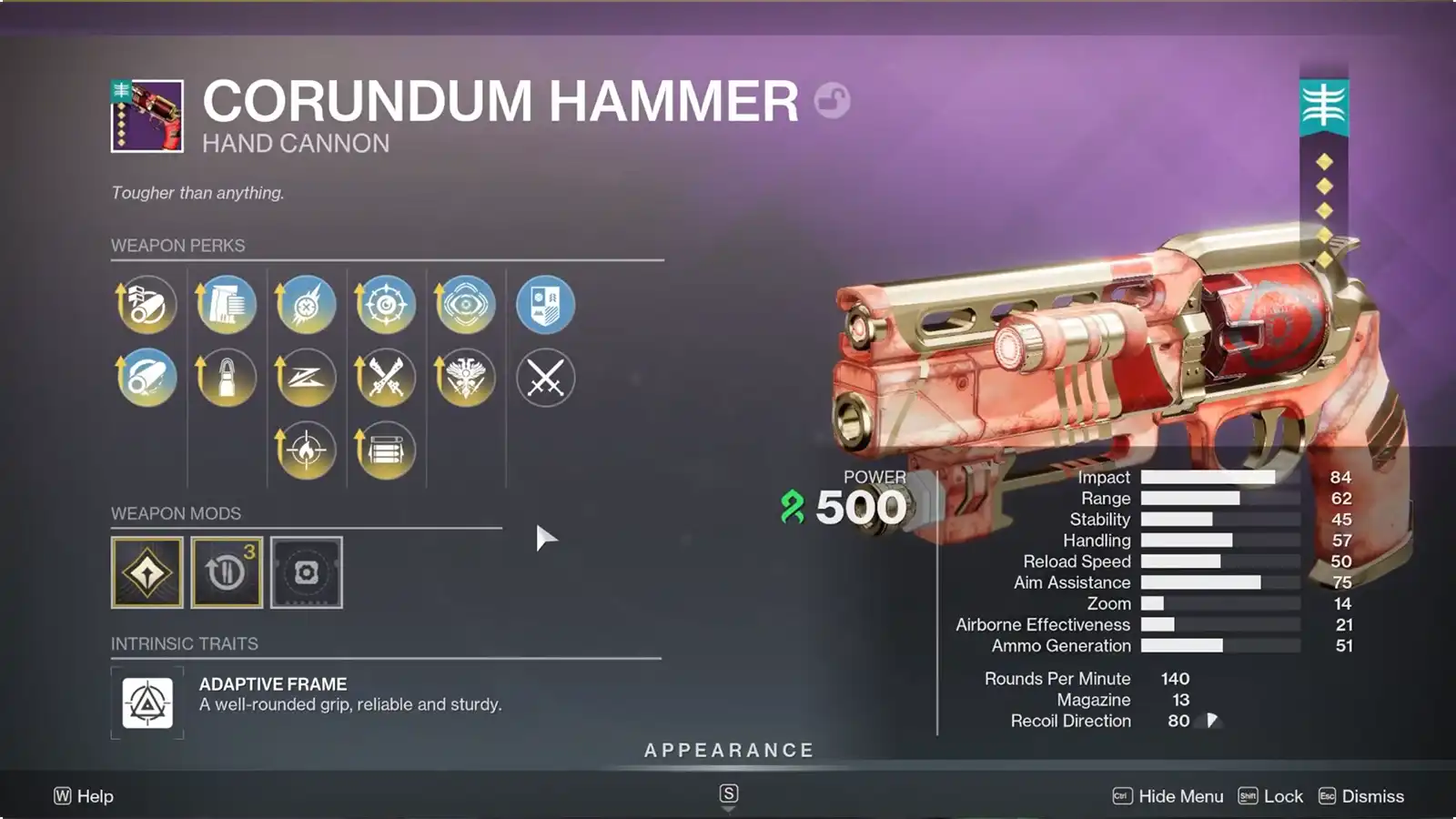The width and height of the screenshot is (1456, 819).
Task: Switch to the Appearance tab
Action: tap(728, 751)
